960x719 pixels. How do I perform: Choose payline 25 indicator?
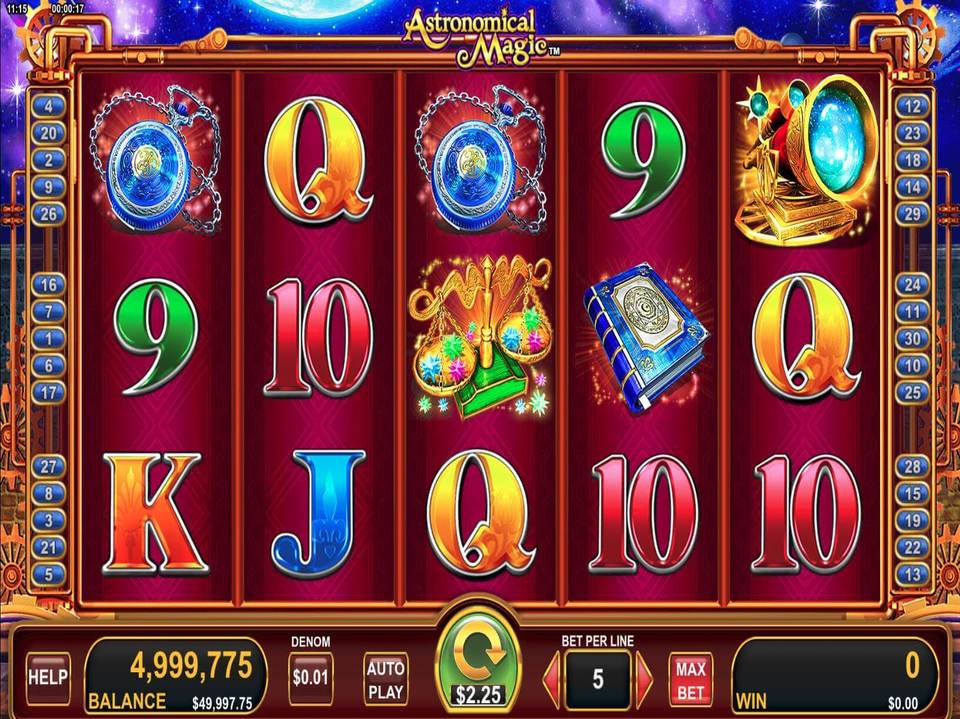point(911,393)
